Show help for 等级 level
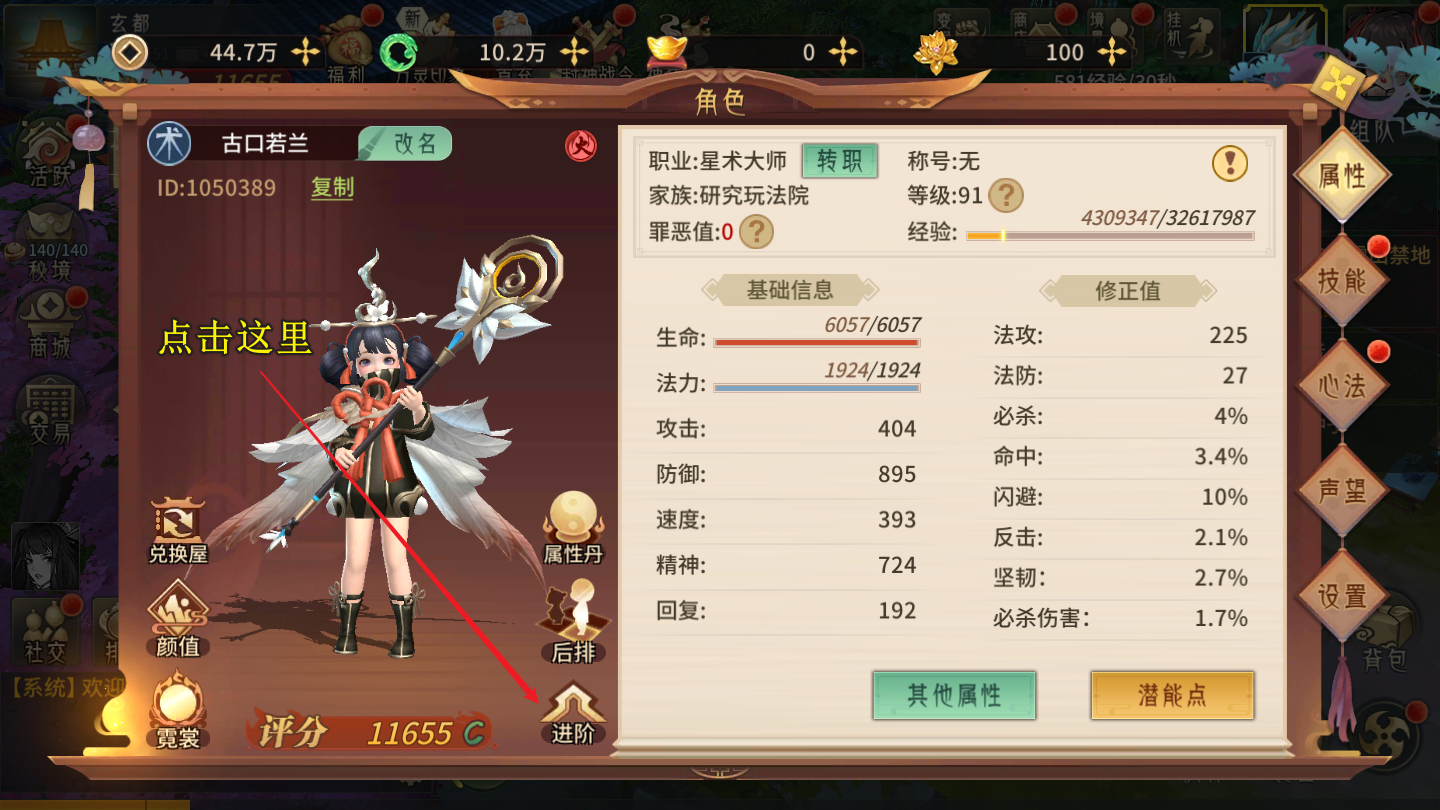 pyautogui.click(x=1005, y=195)
